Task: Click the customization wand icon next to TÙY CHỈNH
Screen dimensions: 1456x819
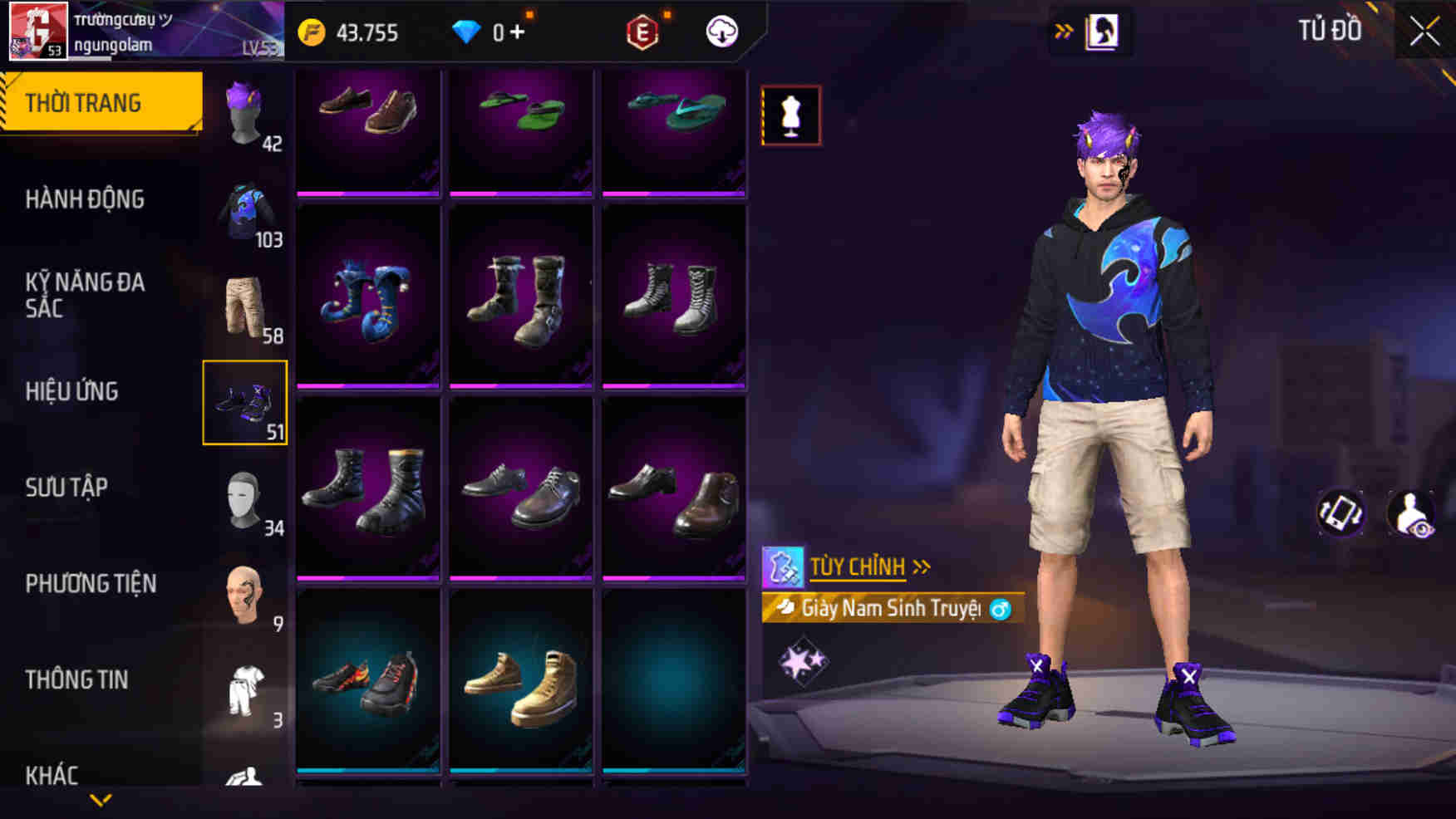Action: [x=782, y=567]
